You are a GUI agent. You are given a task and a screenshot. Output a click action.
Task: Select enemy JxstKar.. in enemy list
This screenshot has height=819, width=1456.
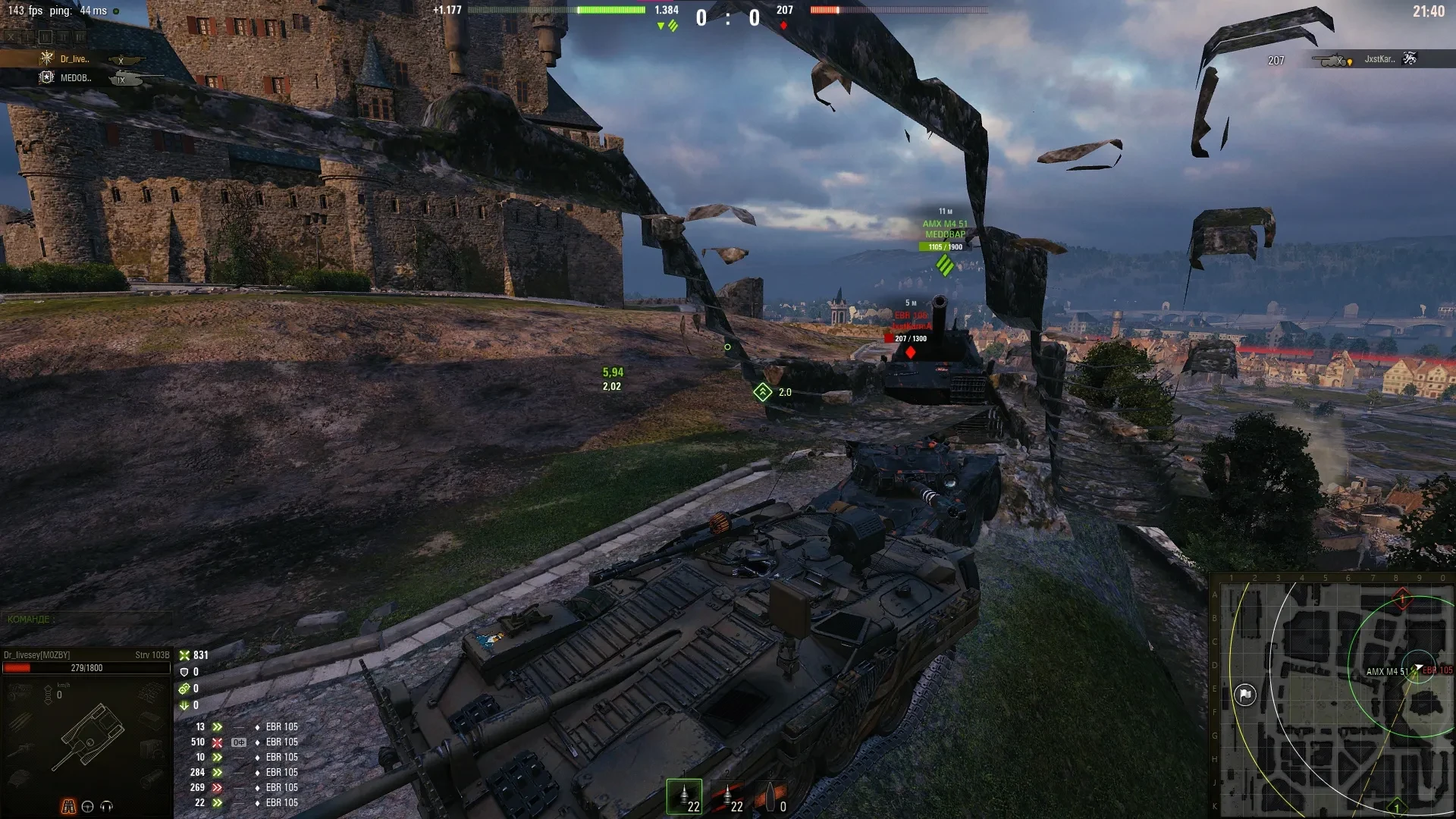pyautogui.click(x=1379, y=59)
